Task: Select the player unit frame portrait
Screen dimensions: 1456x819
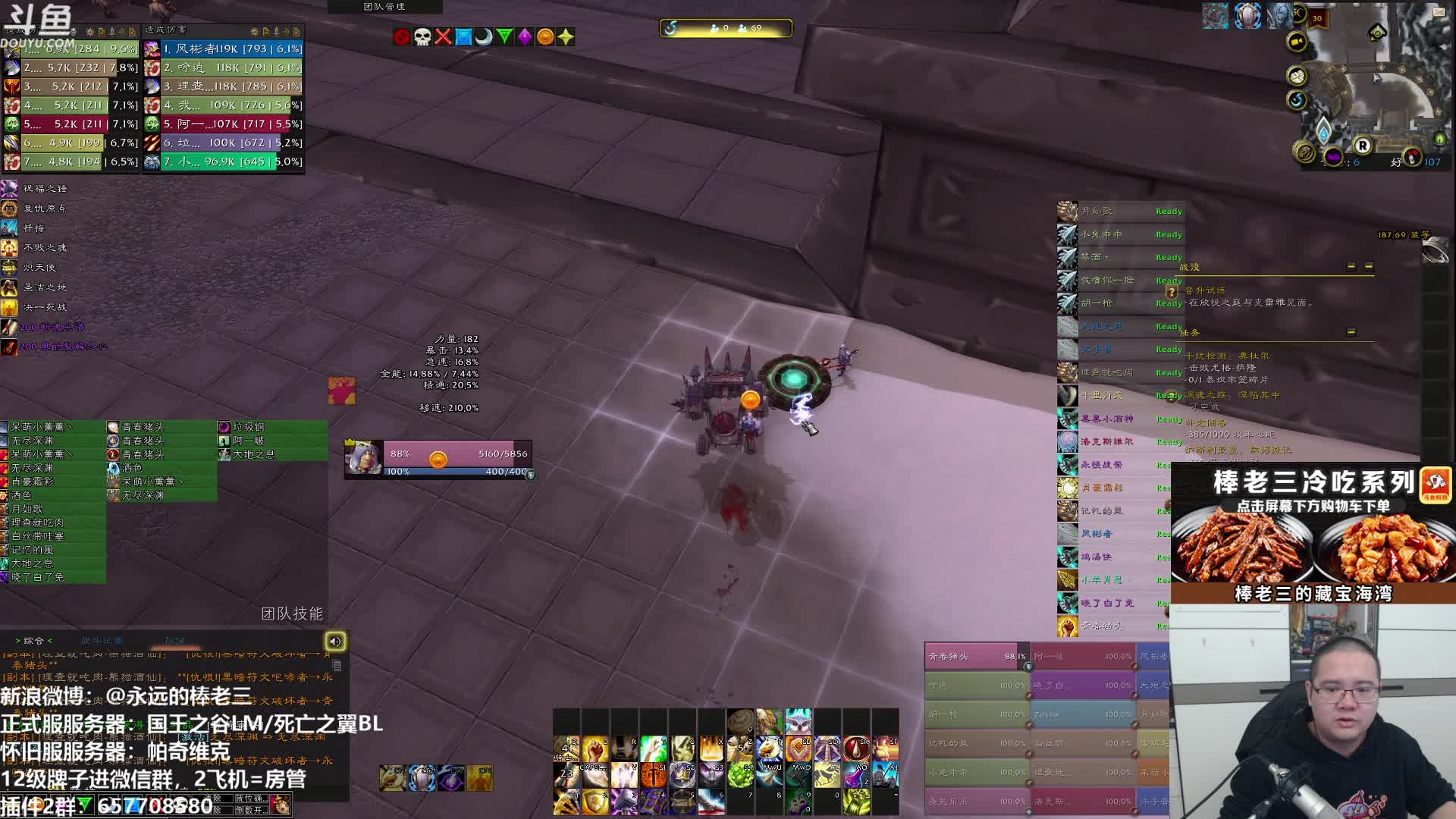Action: tap(363, 457)
